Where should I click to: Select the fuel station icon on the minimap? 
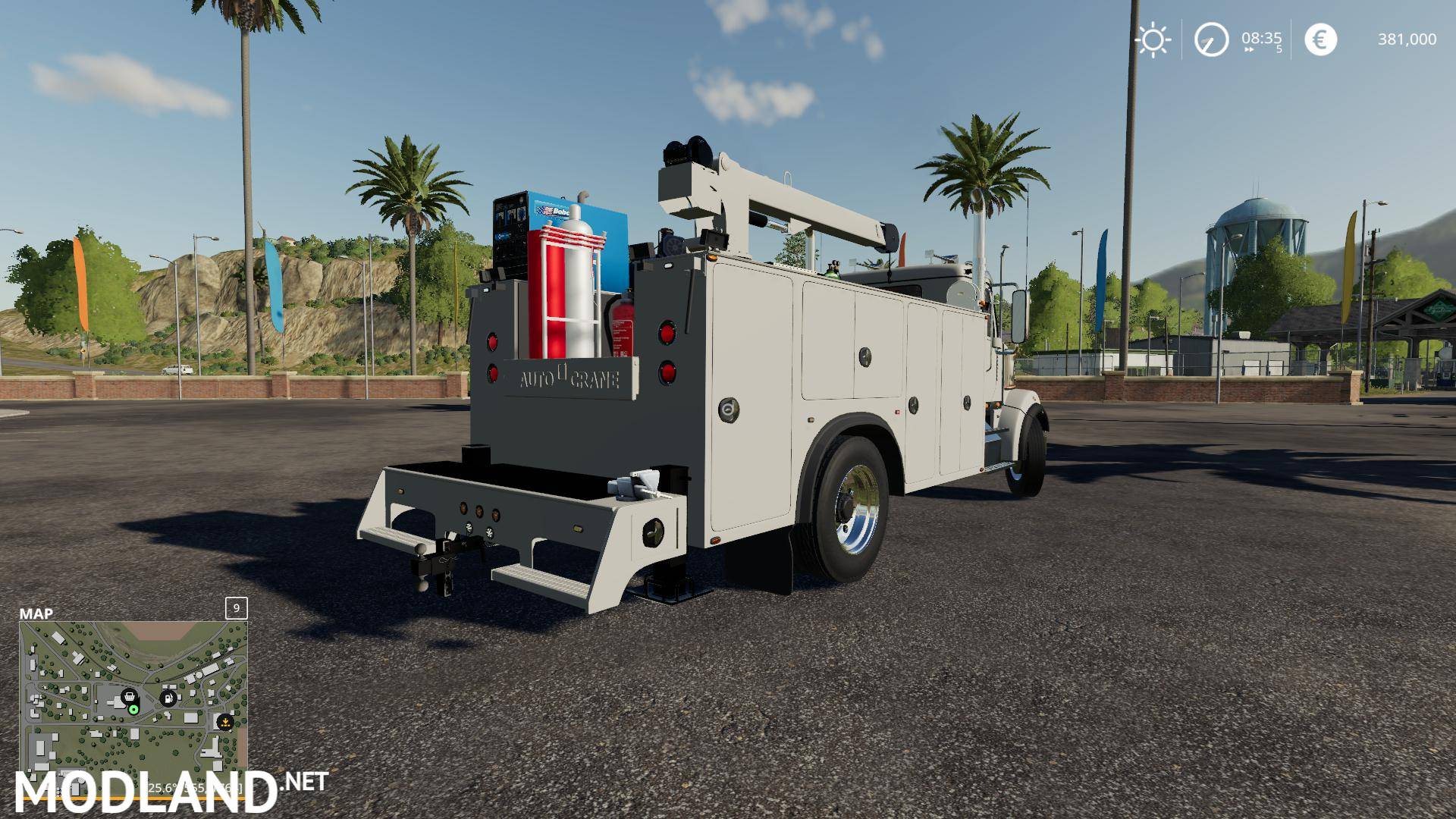click(x=168, y=698)
